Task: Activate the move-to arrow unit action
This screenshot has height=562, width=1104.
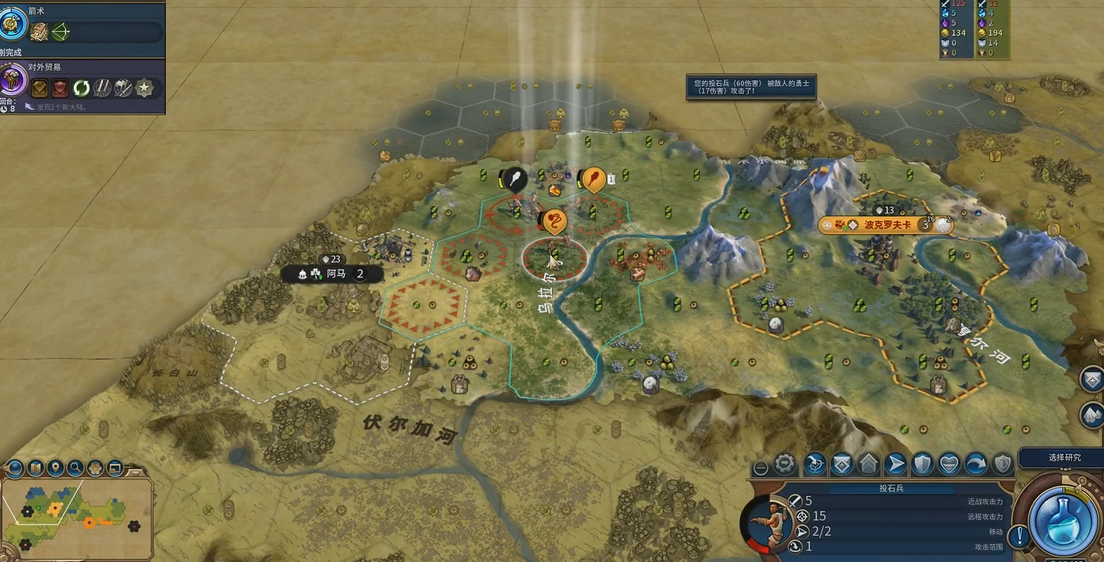Action: point(895,464)
